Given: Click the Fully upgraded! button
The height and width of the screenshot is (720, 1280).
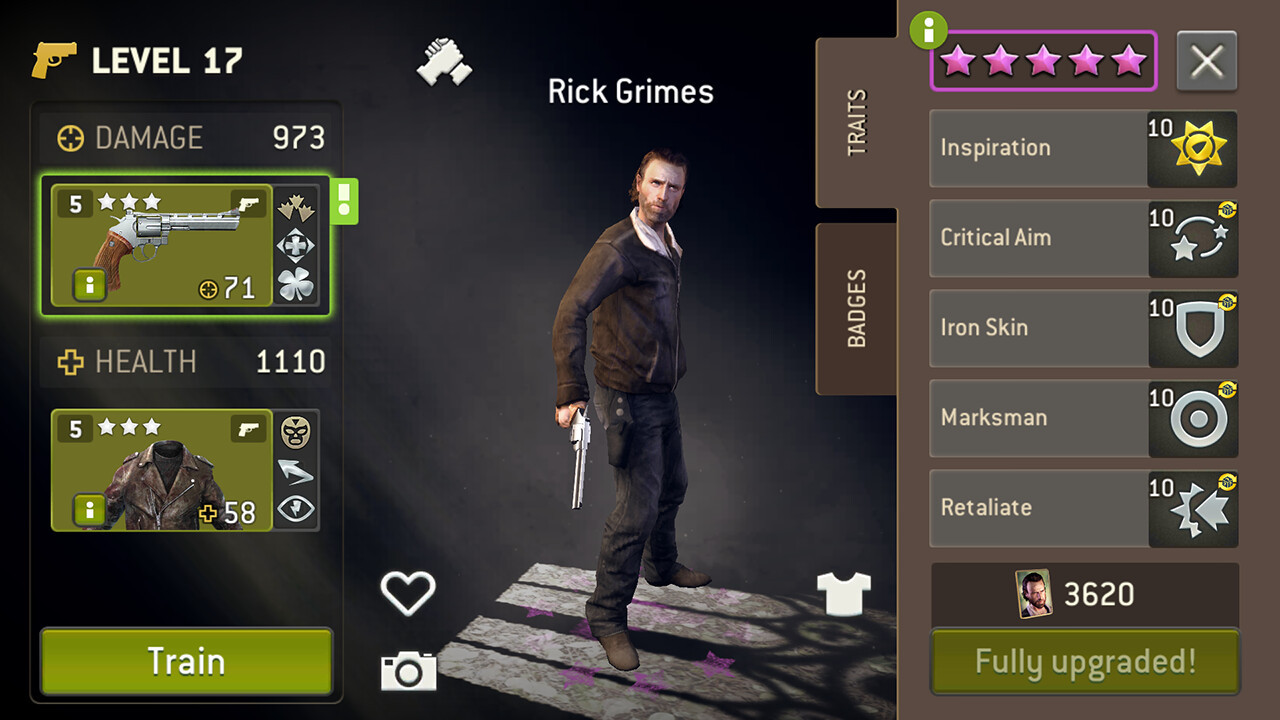Looking at the screenshot, I should point(1085,661).
